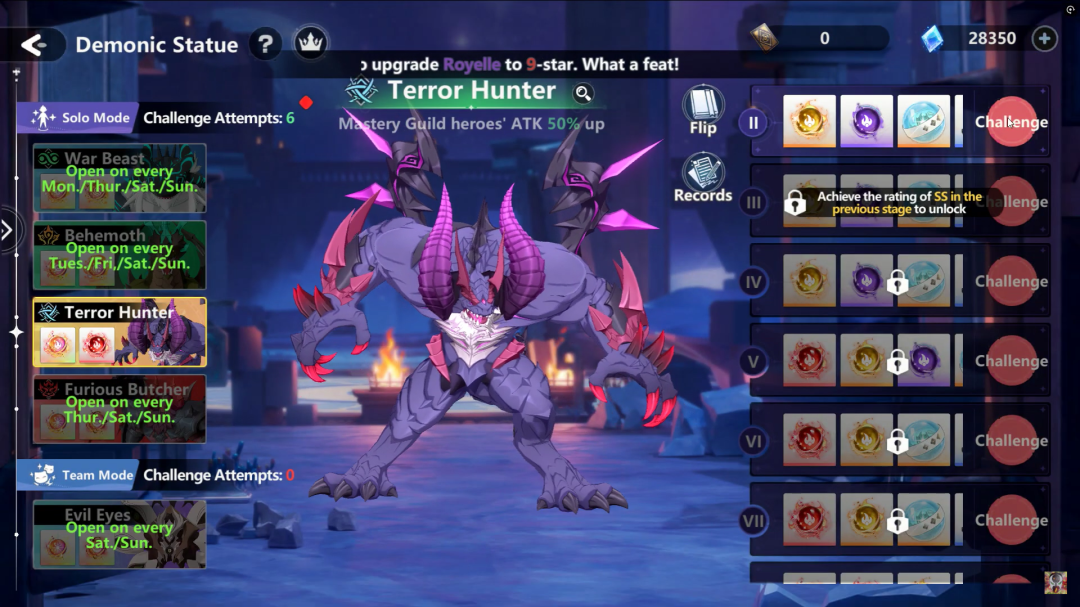
Task: Open the Demonic Statue help question mark
Action: 265,44
